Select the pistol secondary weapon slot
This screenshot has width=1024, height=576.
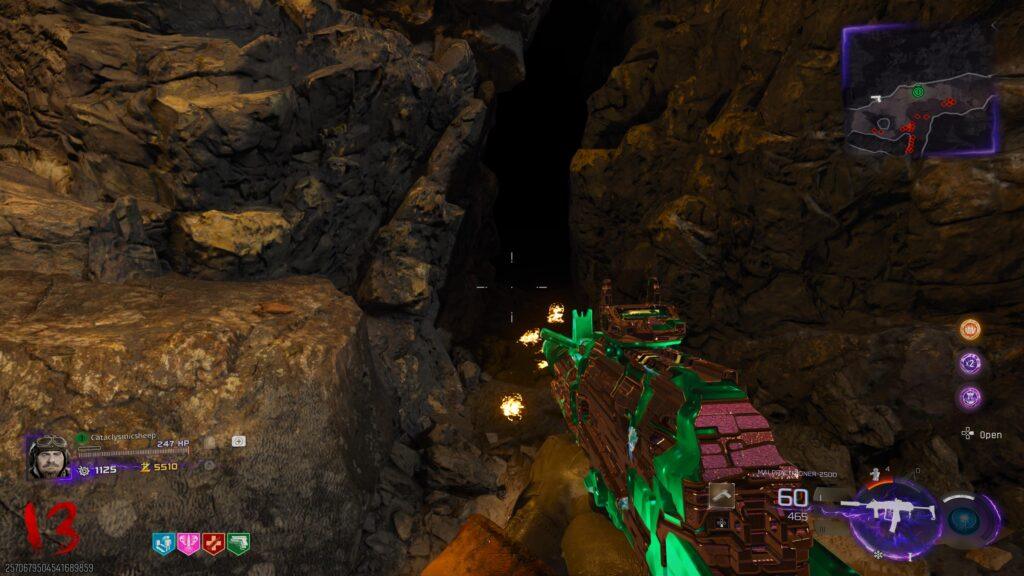pos(721,493)
